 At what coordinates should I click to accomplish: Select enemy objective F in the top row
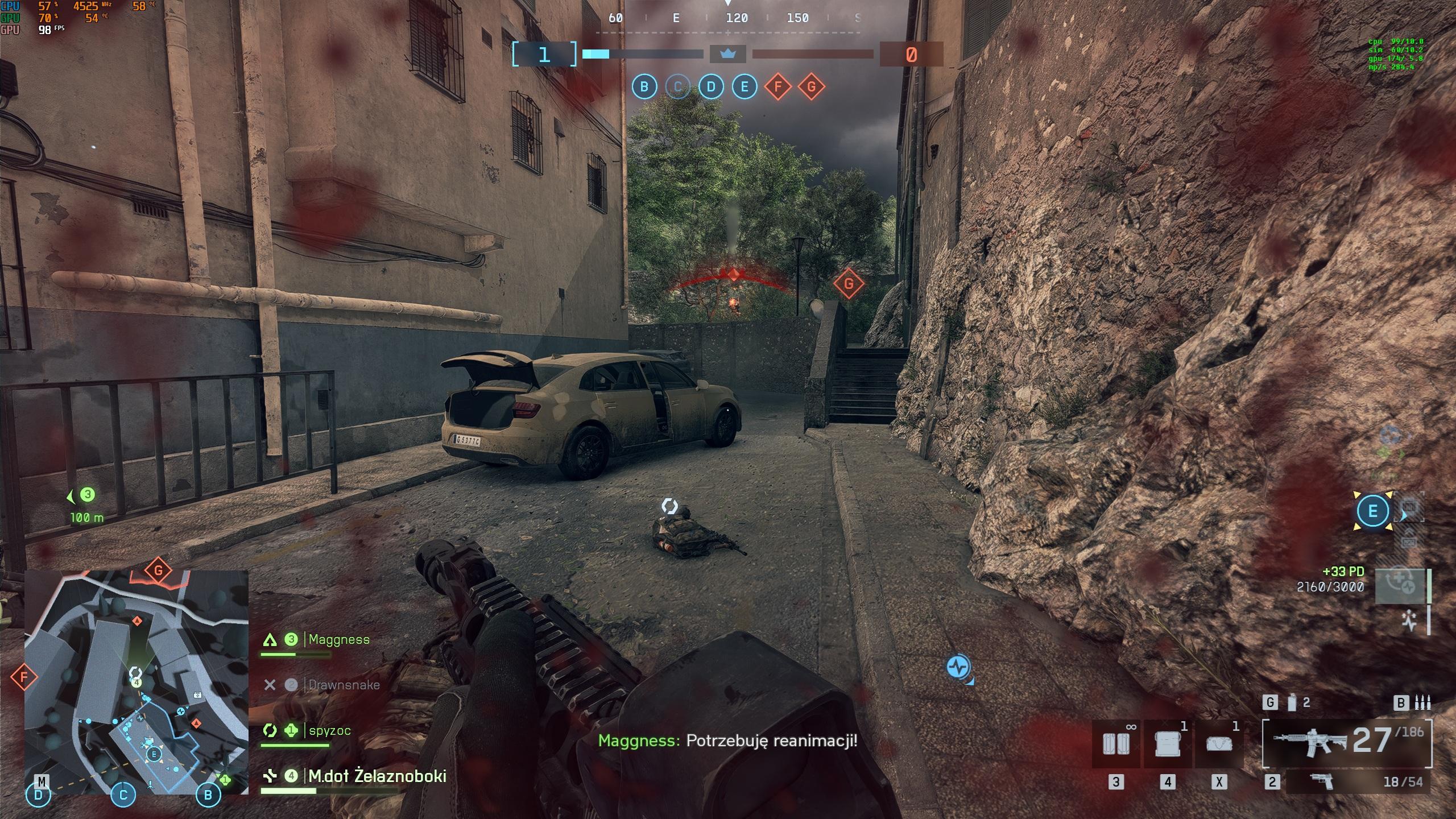click(778, 87)
